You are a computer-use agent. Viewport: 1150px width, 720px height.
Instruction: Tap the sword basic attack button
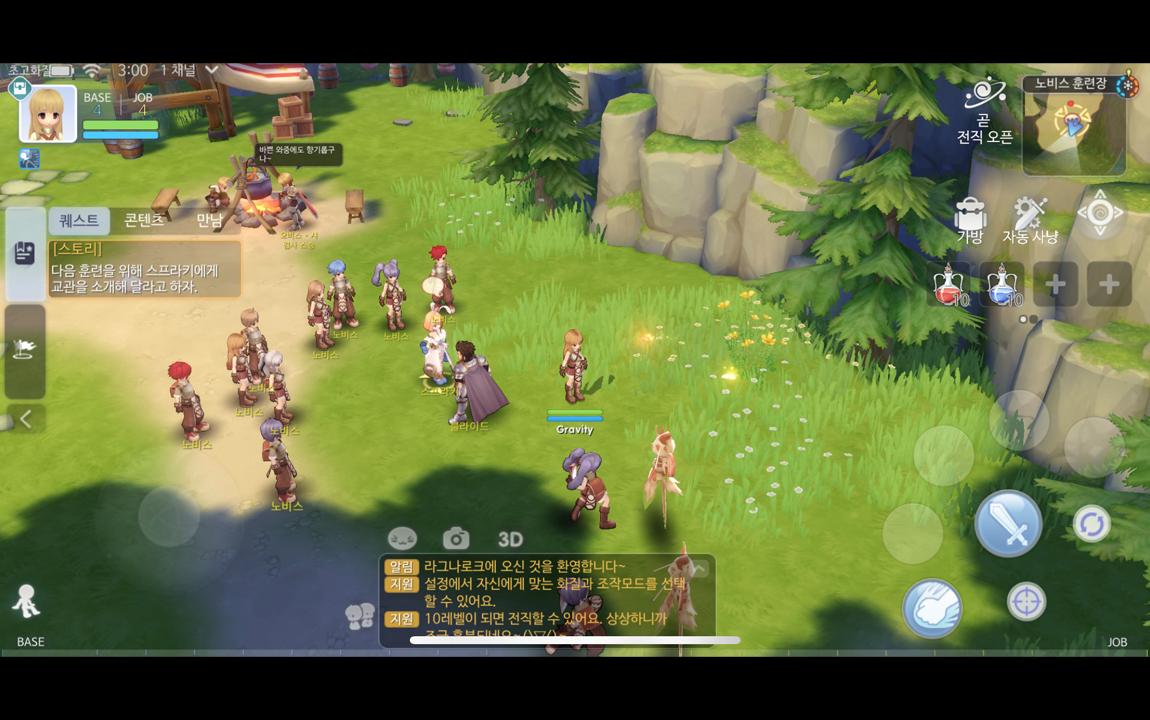[1008, 524]
